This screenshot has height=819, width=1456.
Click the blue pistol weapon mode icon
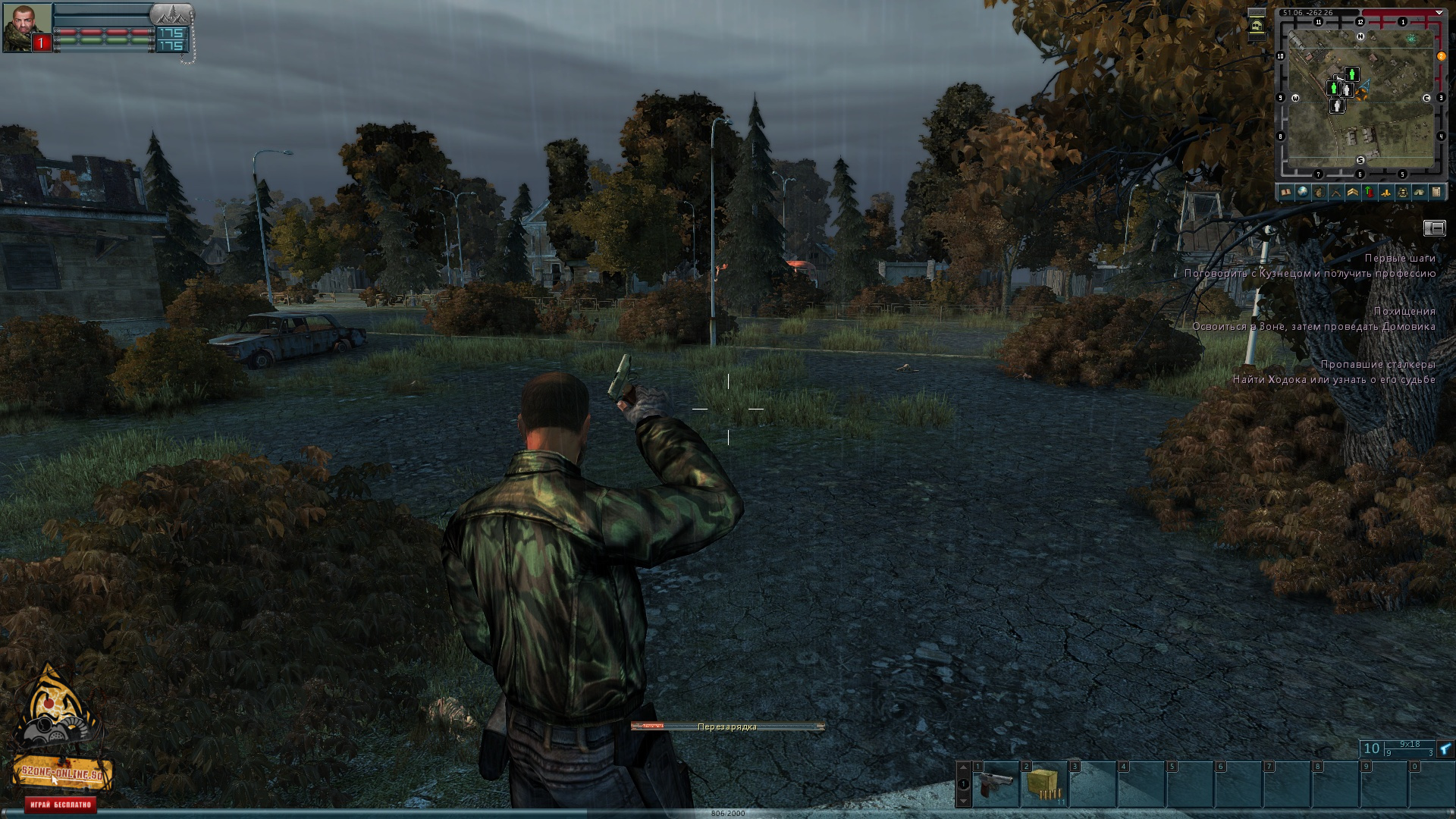(x=1445, y=749)
